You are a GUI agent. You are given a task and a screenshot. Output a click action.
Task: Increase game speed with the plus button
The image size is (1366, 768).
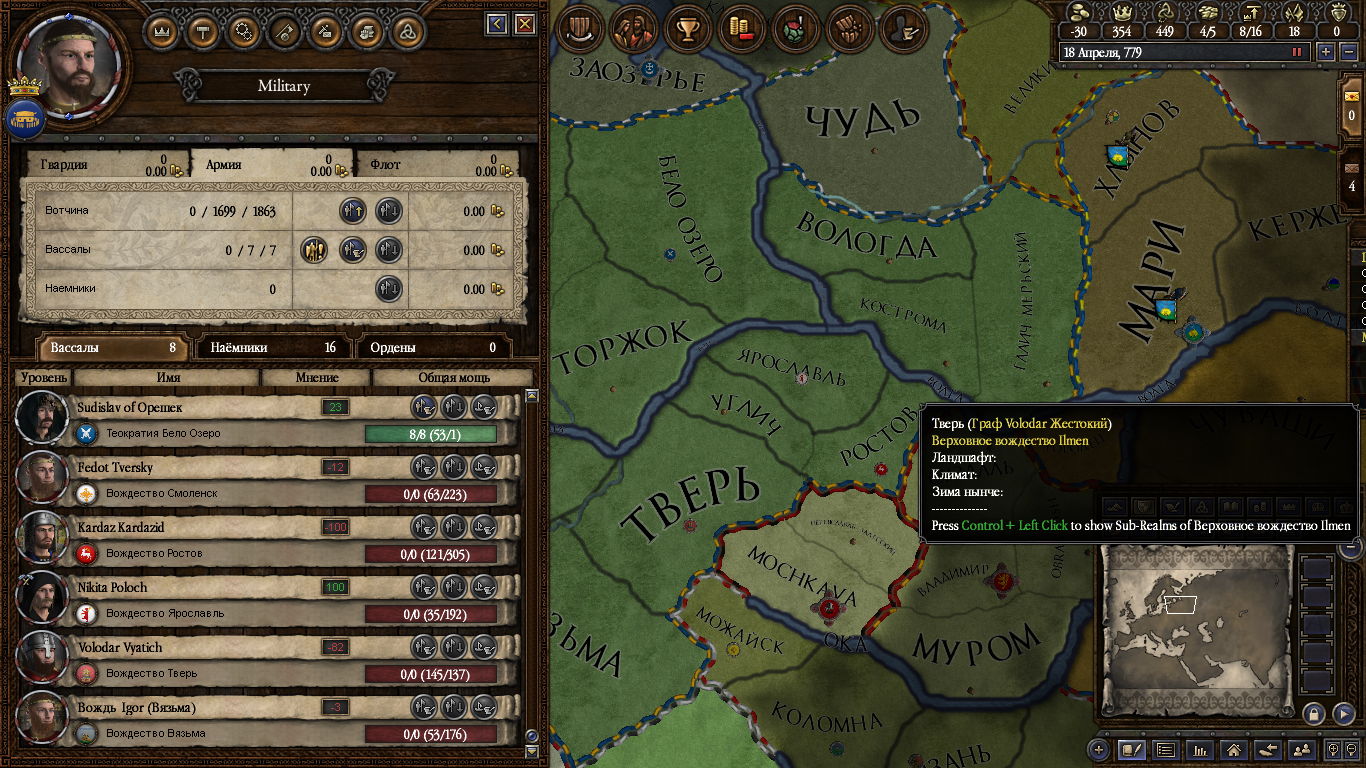[1326, 51]
